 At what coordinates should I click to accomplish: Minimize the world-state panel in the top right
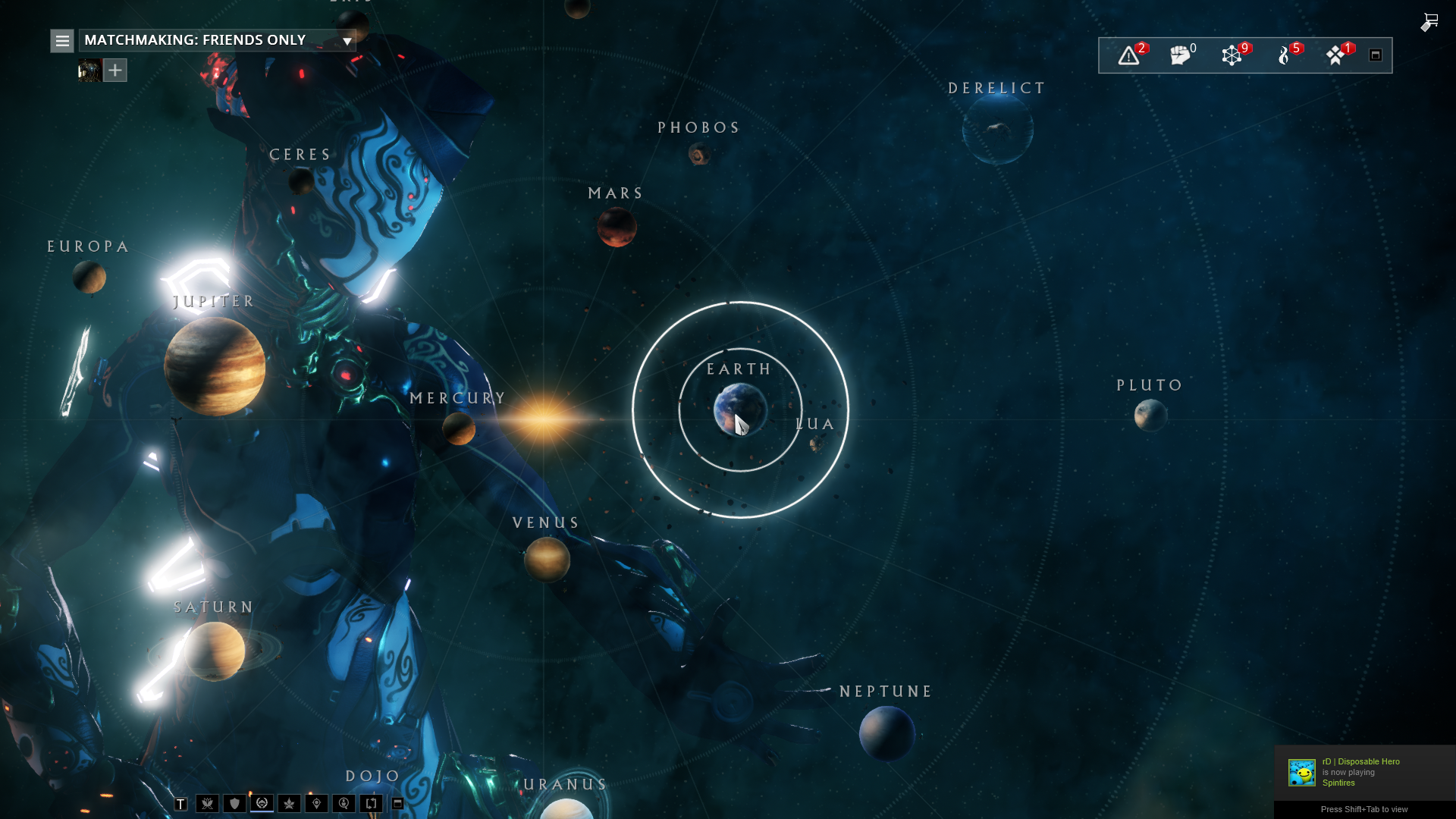[x=1376, y=55]
